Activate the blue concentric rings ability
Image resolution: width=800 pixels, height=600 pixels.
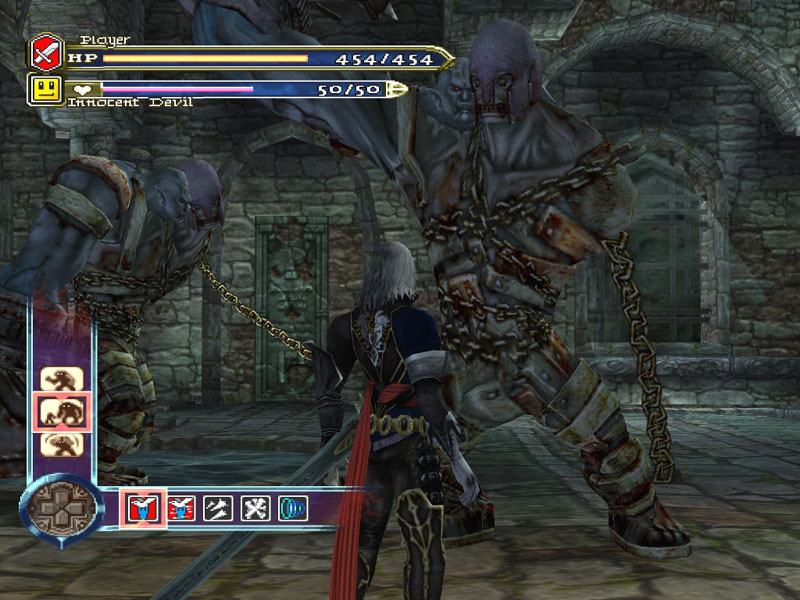292,508
